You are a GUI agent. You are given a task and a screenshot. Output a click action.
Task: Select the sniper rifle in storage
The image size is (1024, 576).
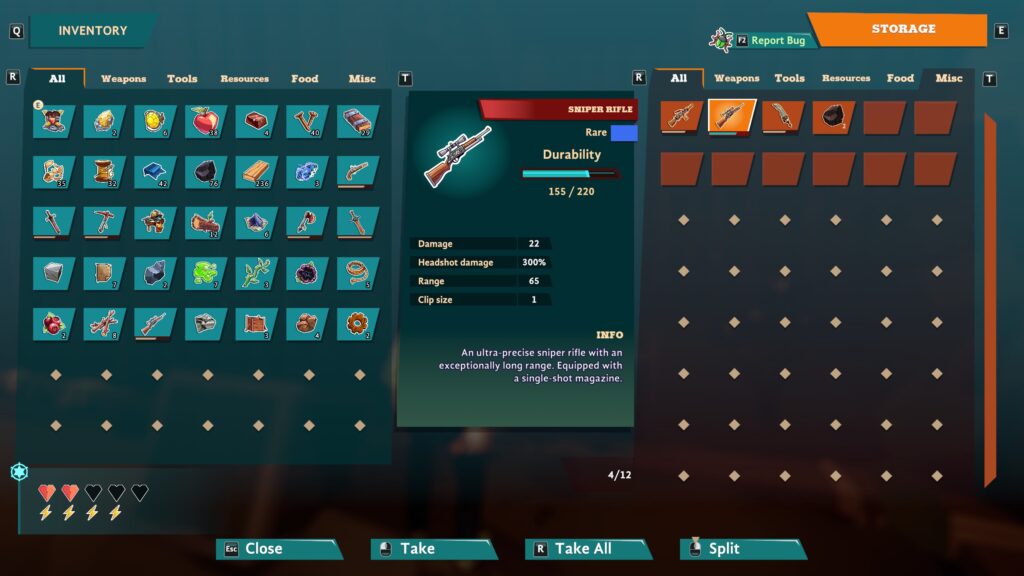point(731,116)
